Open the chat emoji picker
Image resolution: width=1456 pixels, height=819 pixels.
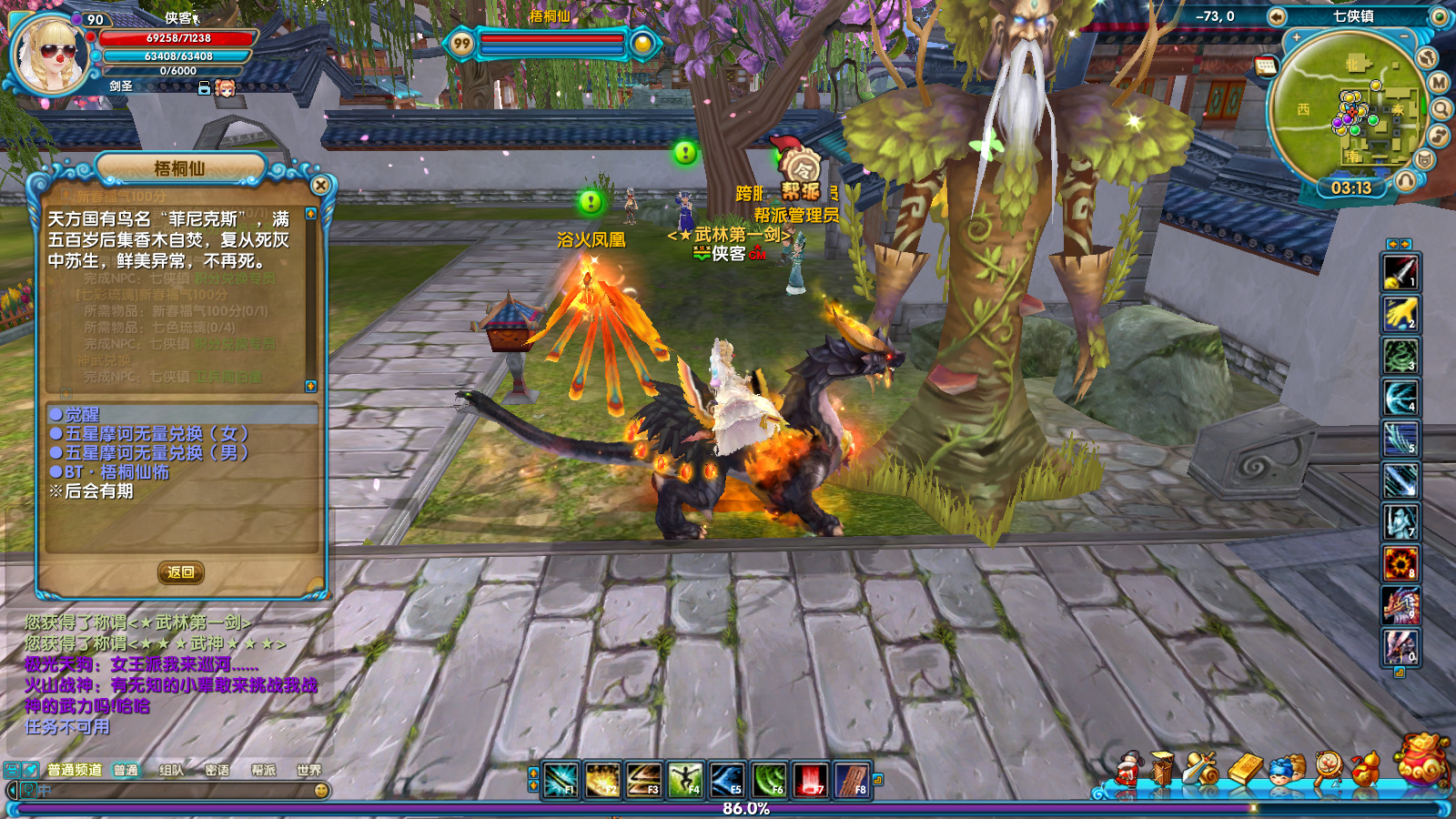coord(321,791)
